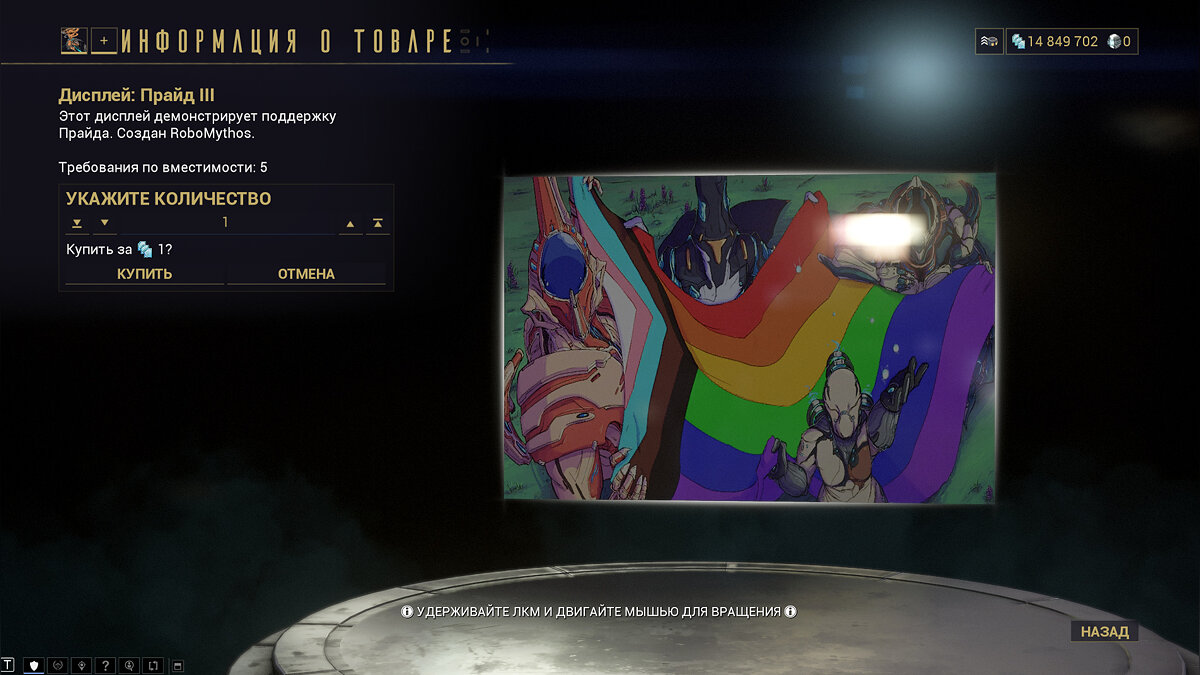Image resolution: width=1200 pixels, height=675 pixels.
Task: Open the boosters icon next to credits
Action: coord(988,41)
